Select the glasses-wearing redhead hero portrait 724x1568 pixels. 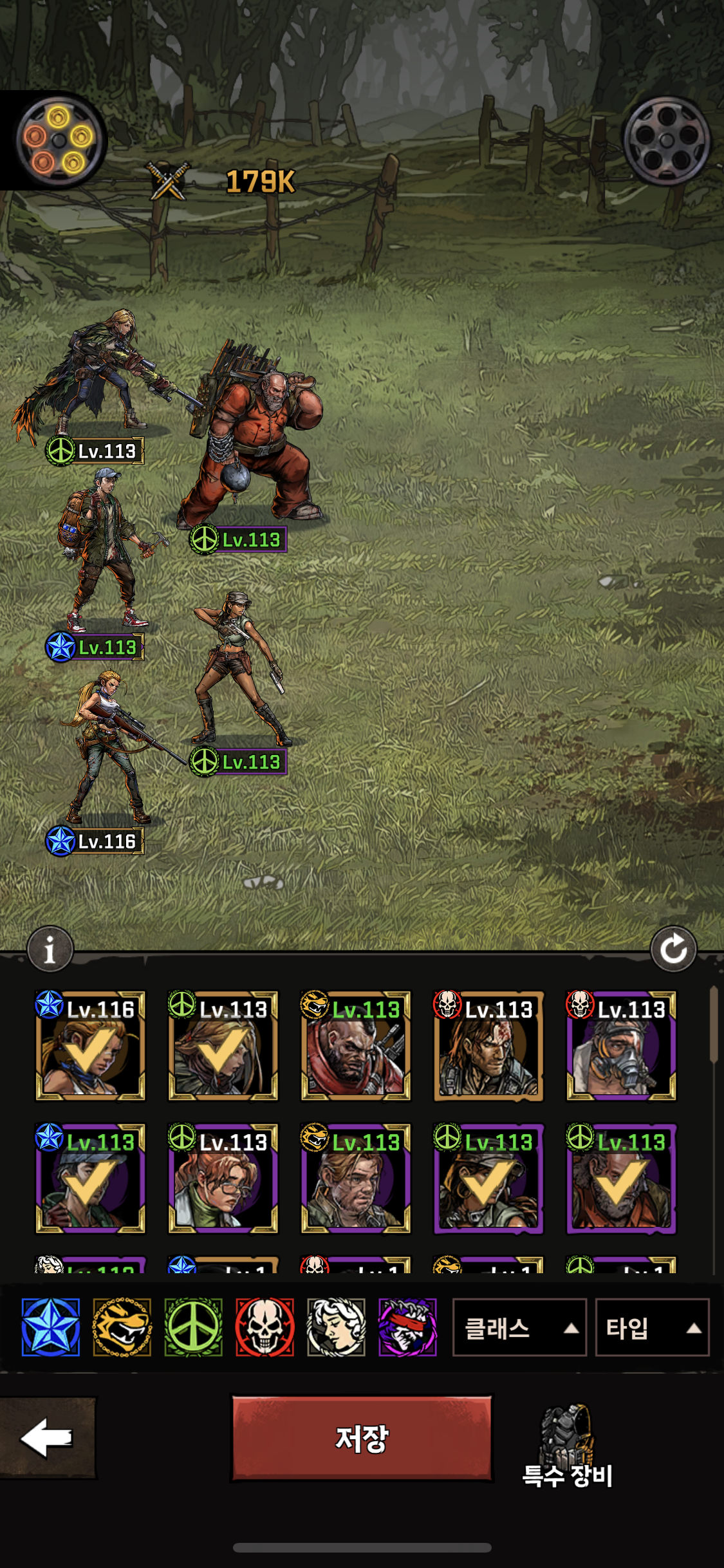[223, 1179]
